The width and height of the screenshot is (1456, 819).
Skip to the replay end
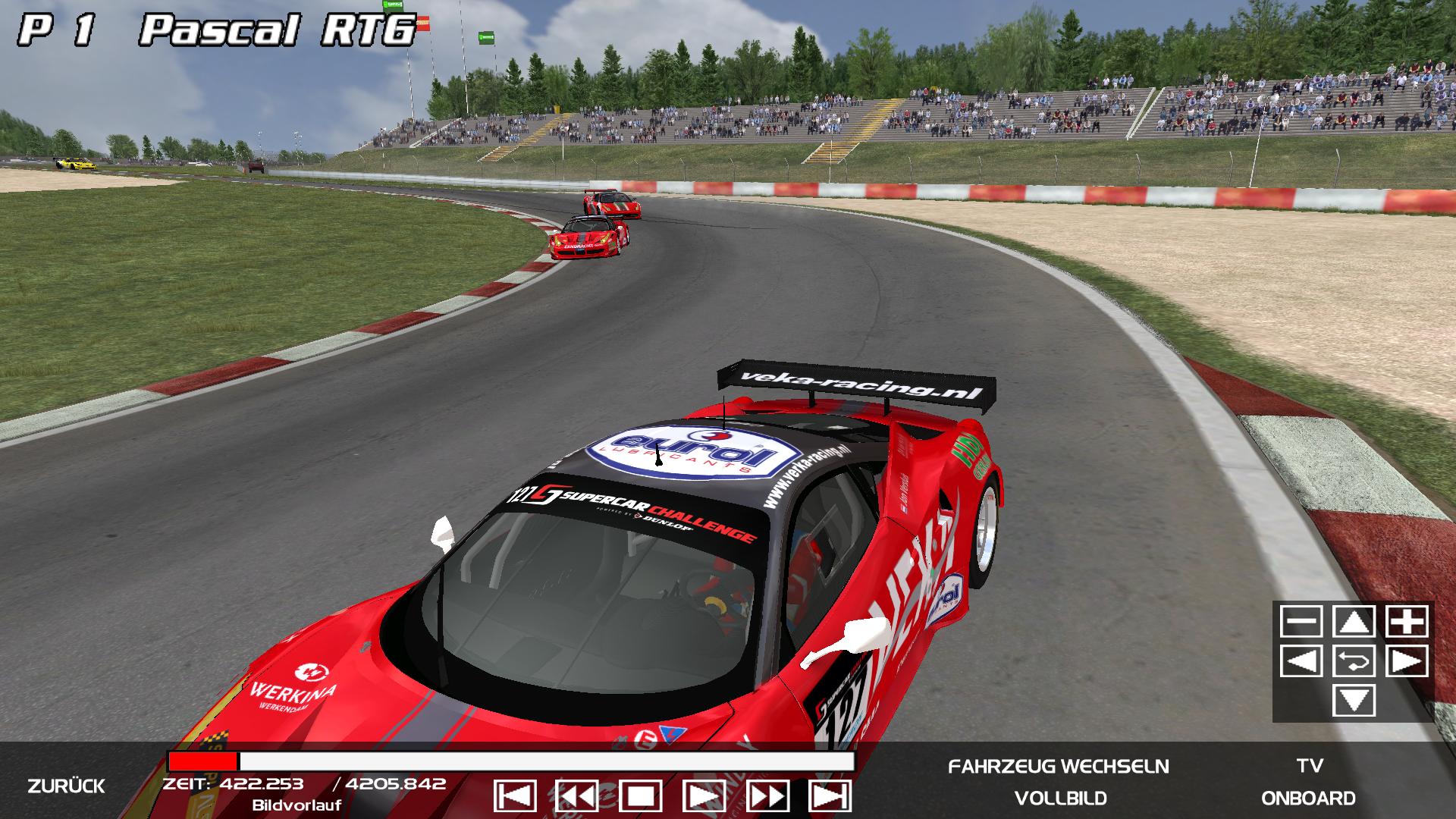click(830, 797)
